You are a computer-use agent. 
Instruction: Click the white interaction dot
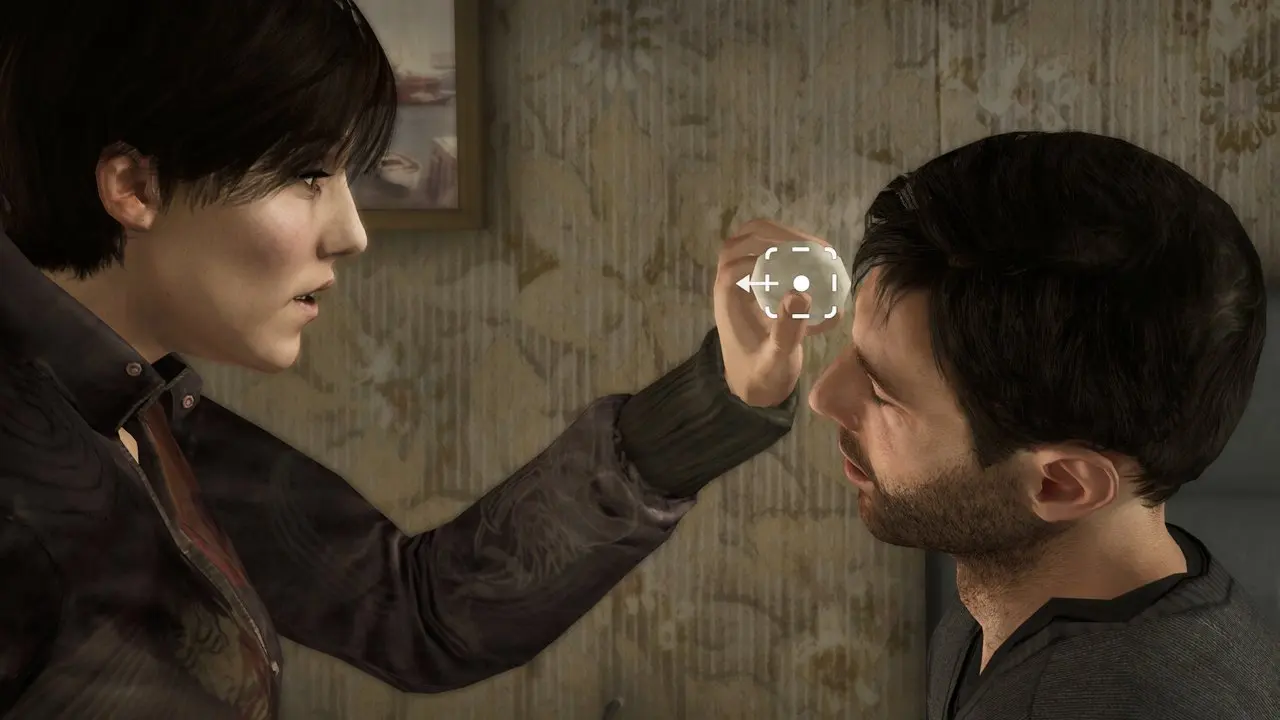point(801,284)
